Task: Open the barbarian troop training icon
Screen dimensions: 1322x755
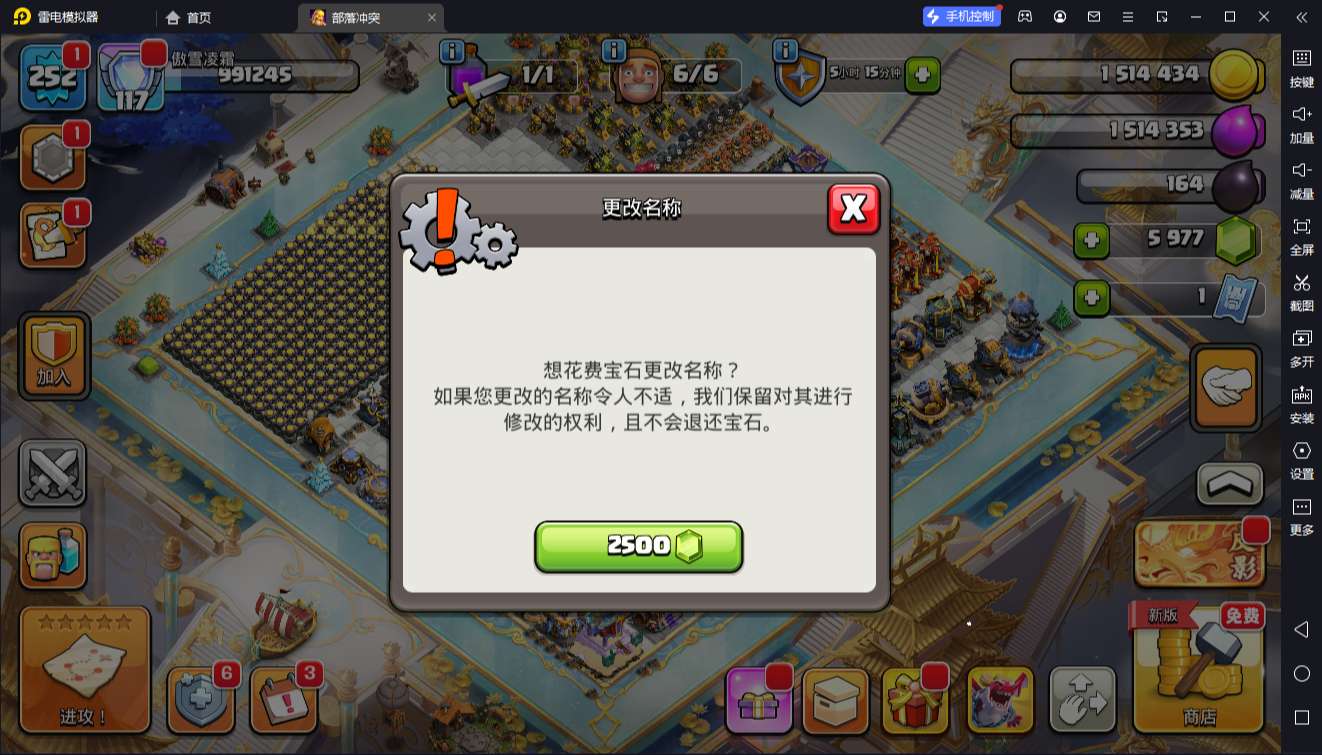Action: (53, 552)
